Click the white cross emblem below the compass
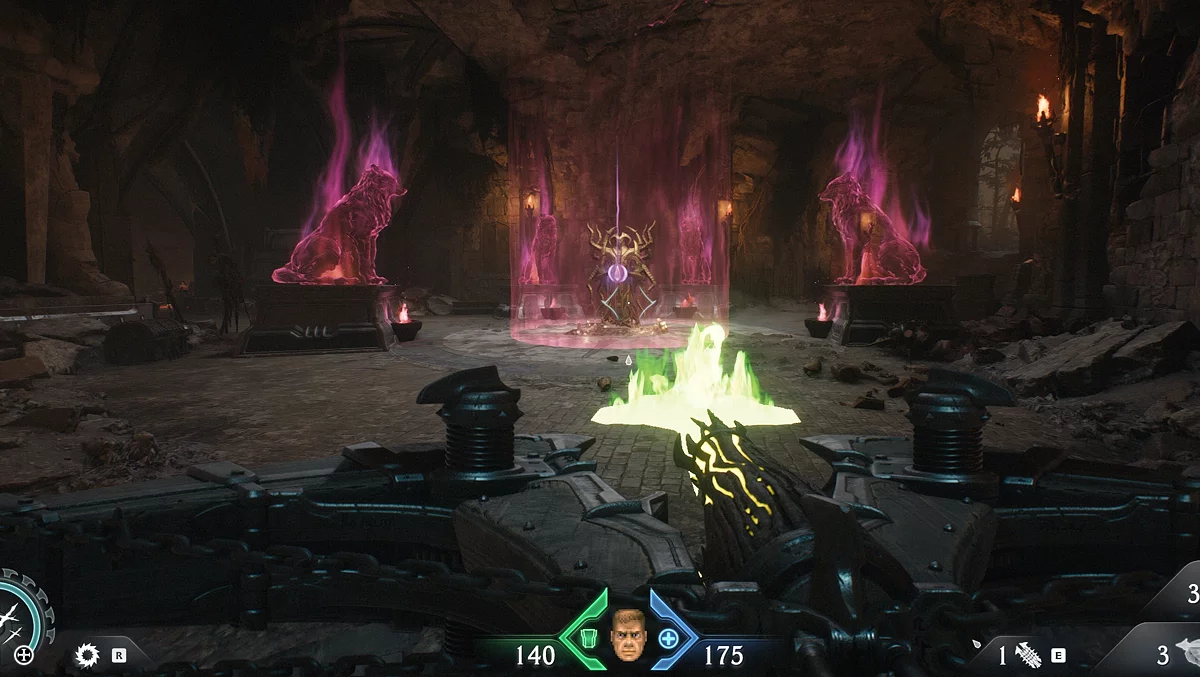This screenshot has height=677, width=1200. click(x=24, y=656)
